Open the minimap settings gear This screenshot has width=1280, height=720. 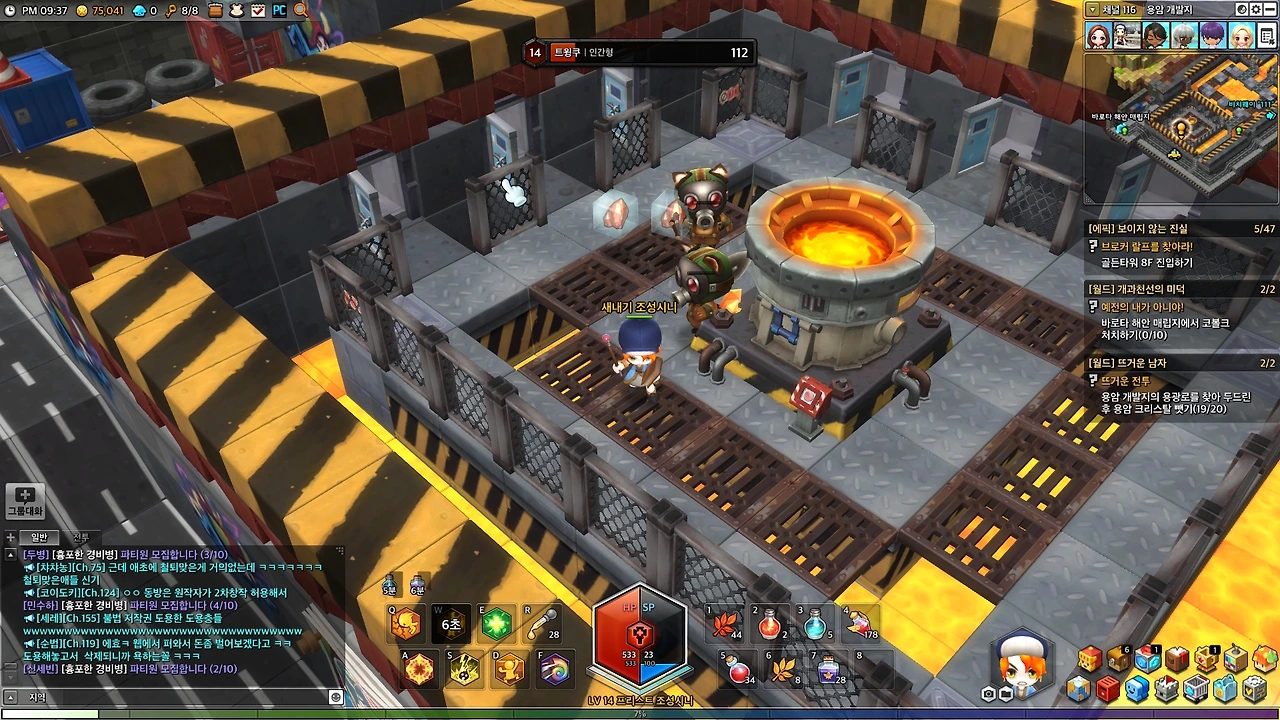tap(1256, 9)
